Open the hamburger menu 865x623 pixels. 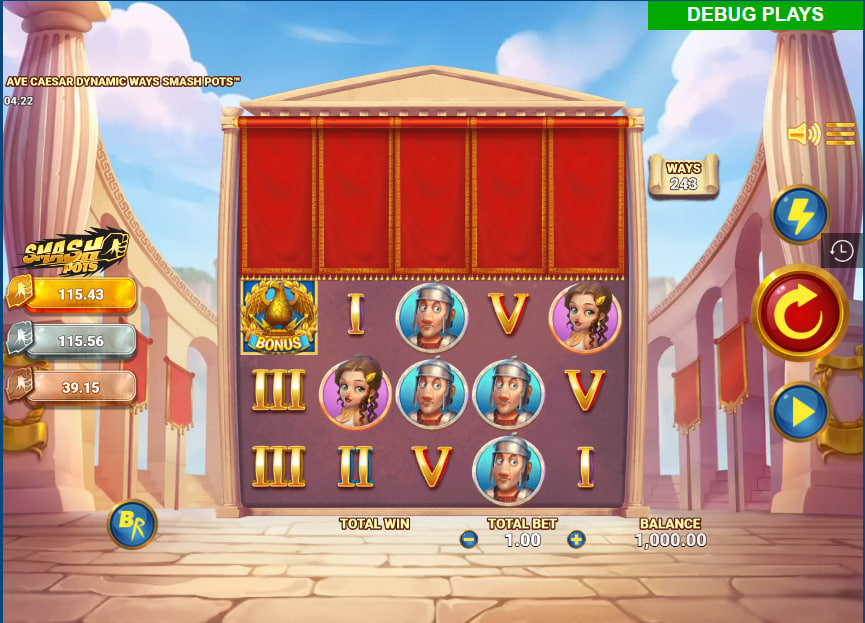840,134
